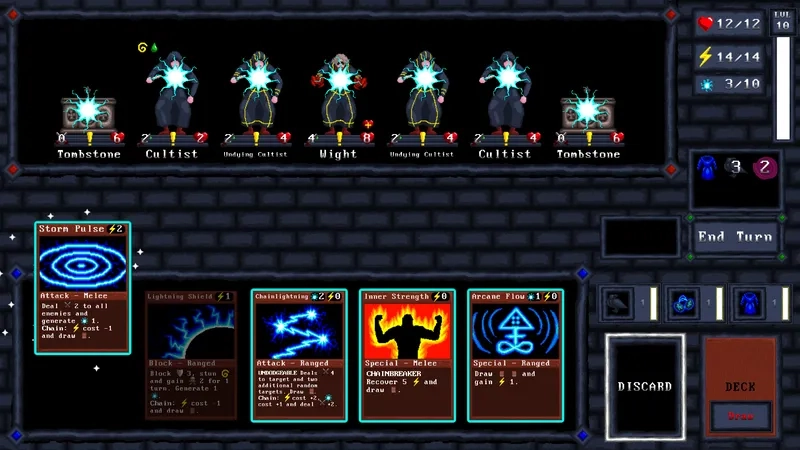Activate the blue swirl item slot
This screenshot has height=450, width=800.
(683, 303)
